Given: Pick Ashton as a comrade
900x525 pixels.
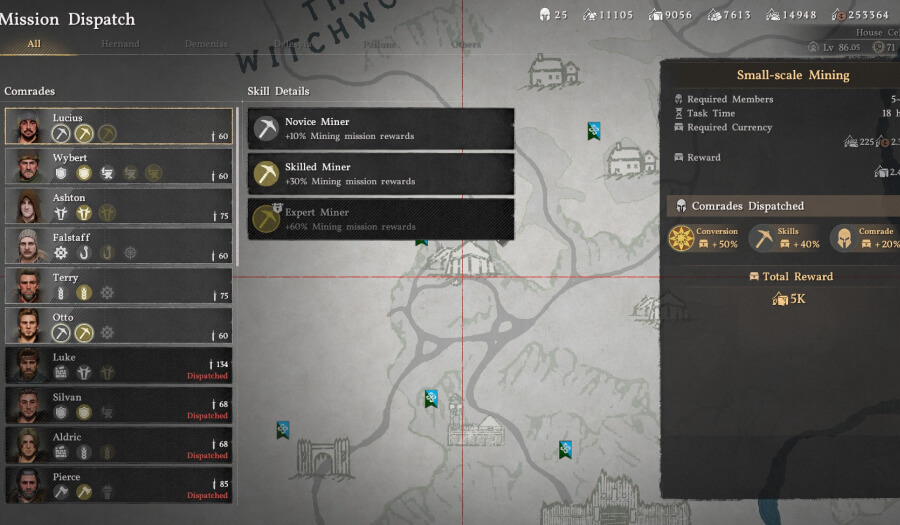Looking at the screenshot, I should pyautogui.click(x=118, y=207).
